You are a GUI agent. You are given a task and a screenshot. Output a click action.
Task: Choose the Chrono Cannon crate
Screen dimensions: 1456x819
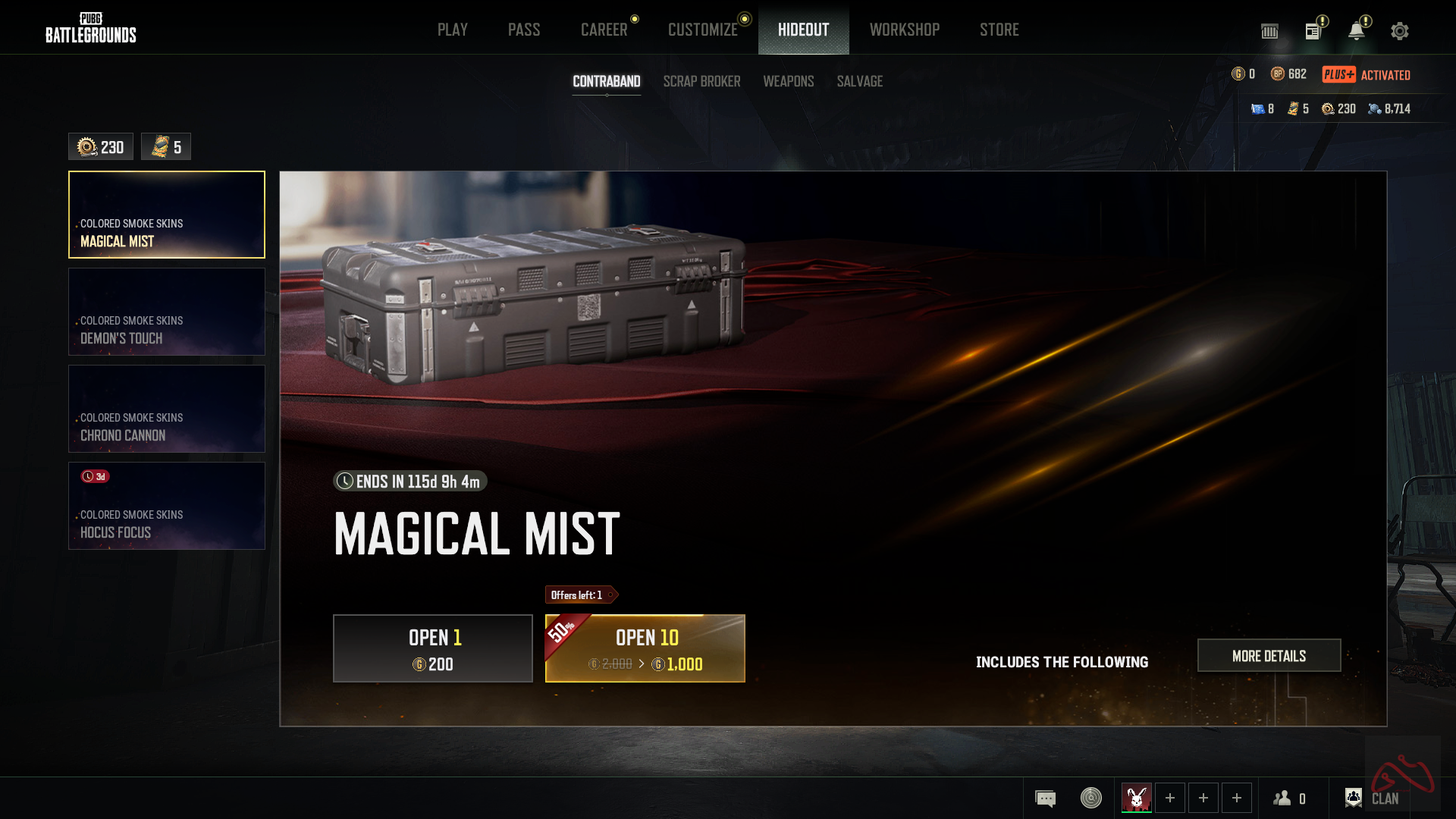coord(167,409)
